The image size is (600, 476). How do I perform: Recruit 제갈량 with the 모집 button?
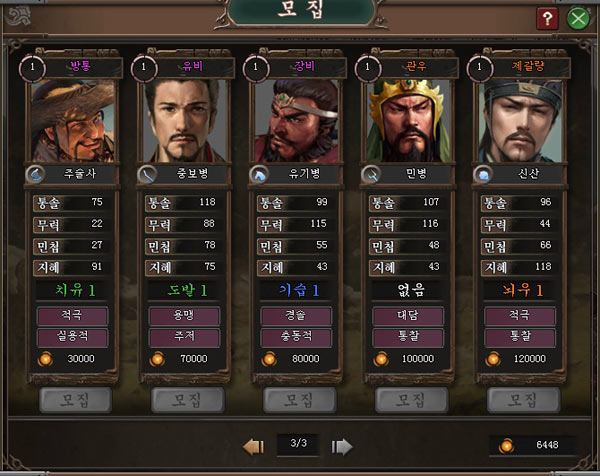(520, 400)
